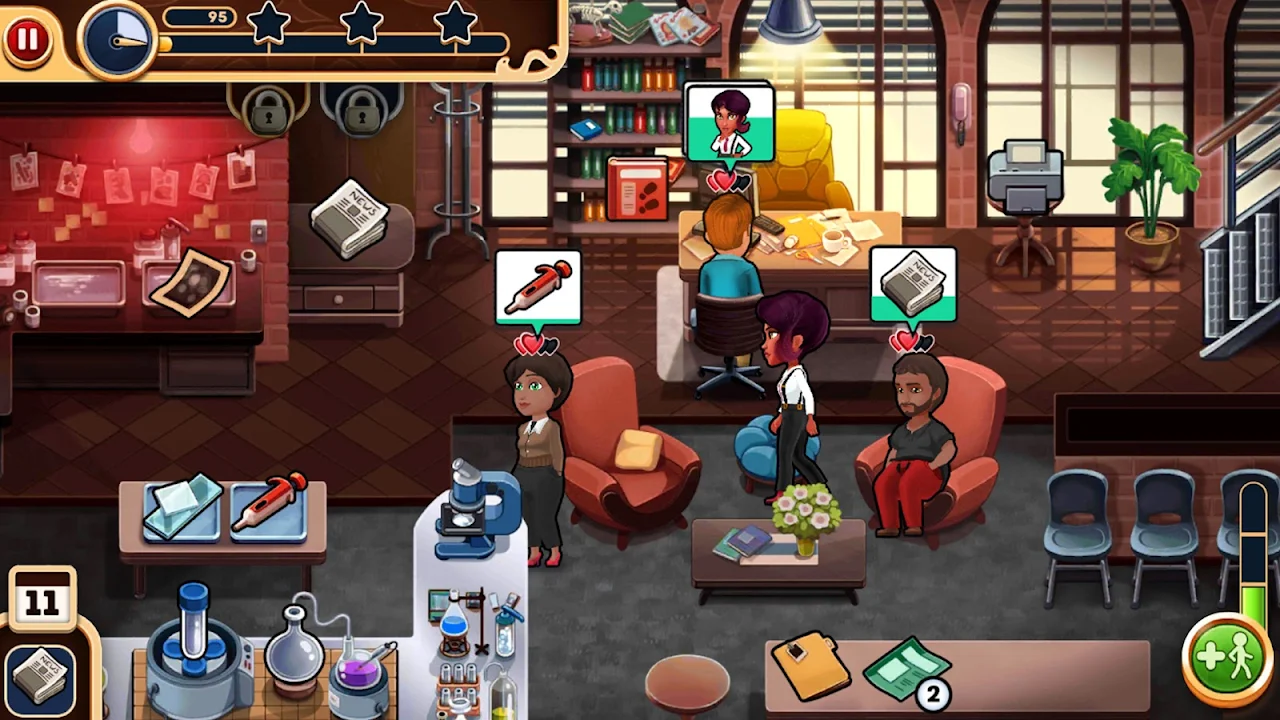Select the newspaper in the tray slot
The image size is (1280, 720).
click(x=41, y=678)
